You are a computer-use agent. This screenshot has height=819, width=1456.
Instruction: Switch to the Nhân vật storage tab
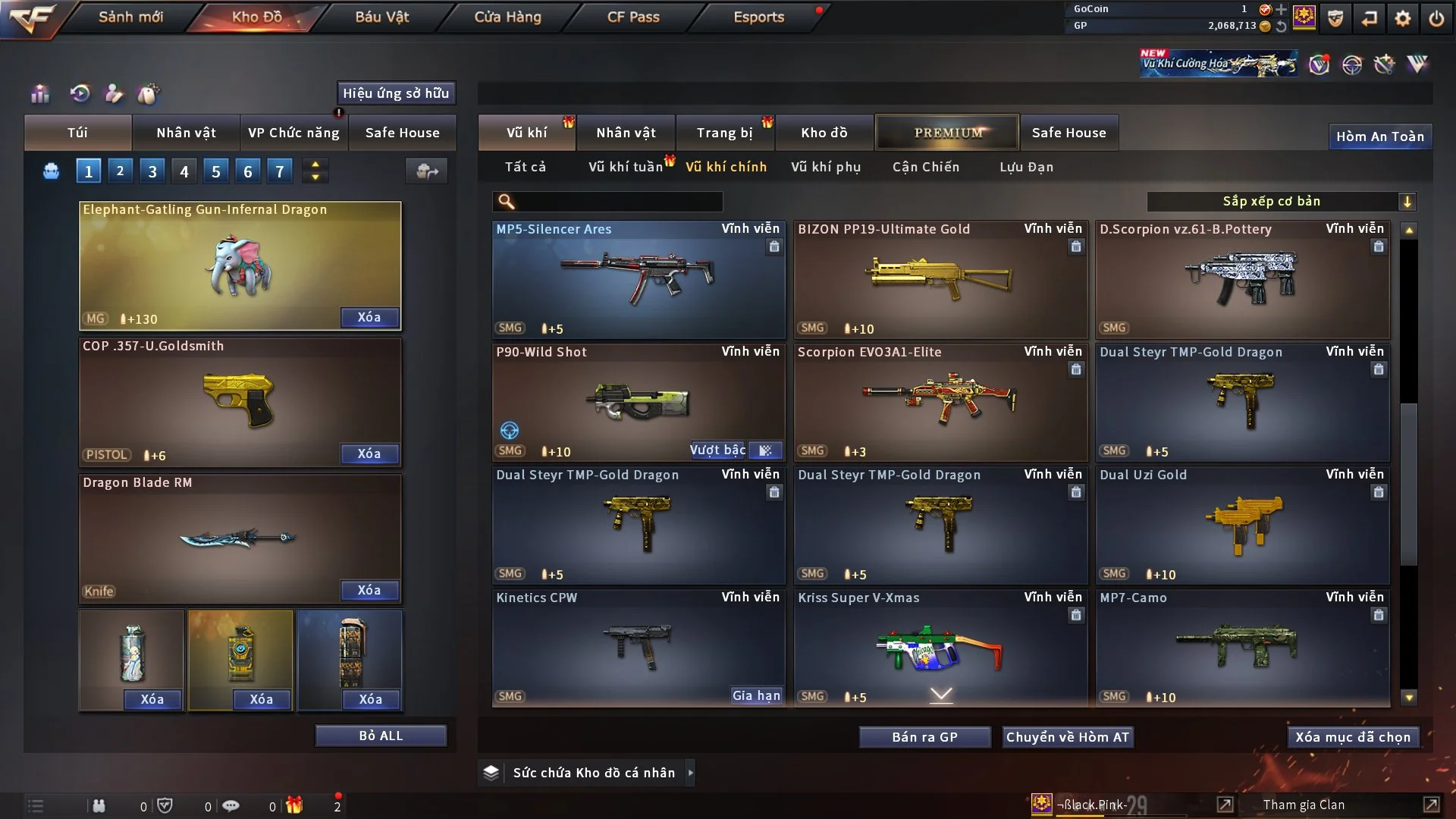626,133
